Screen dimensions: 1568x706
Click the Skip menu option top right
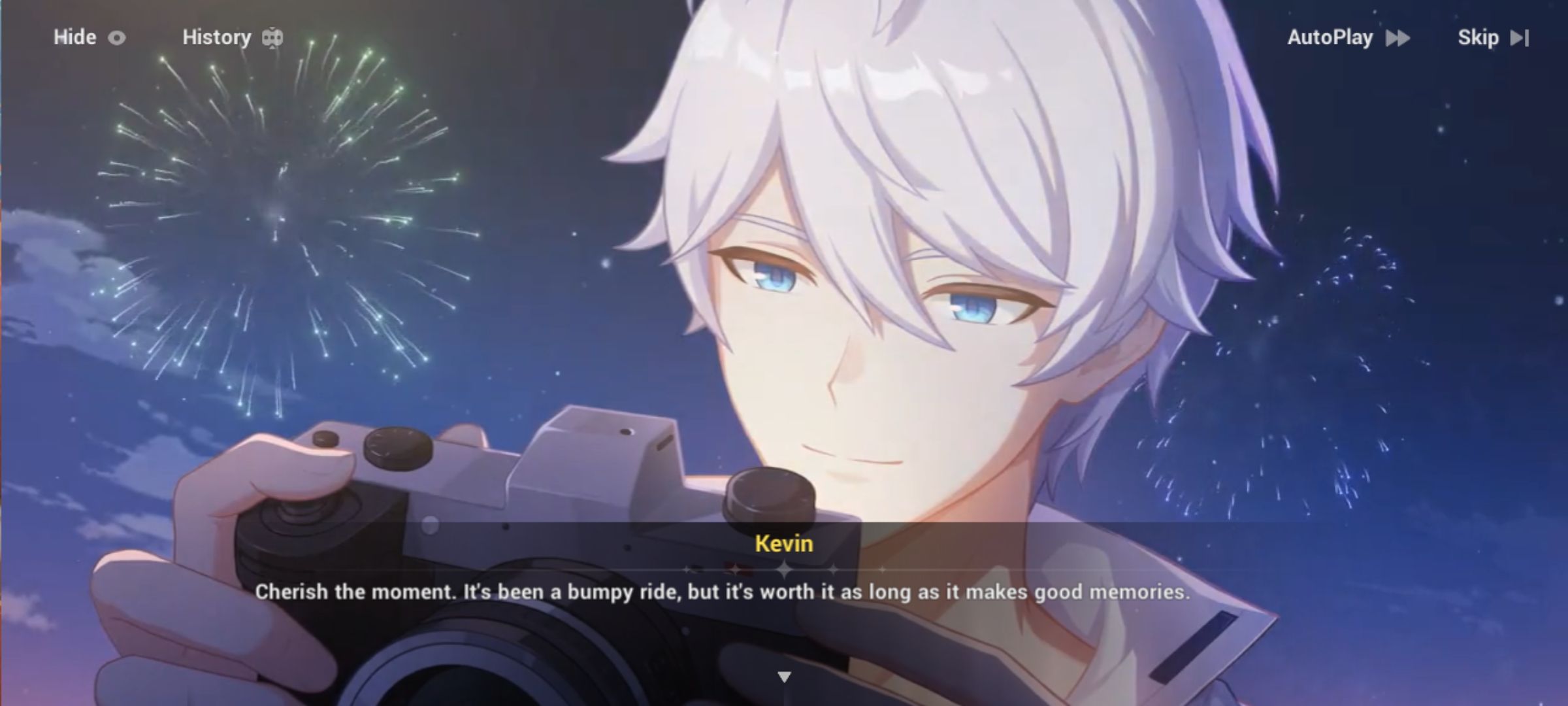(x=1480, y=38)
